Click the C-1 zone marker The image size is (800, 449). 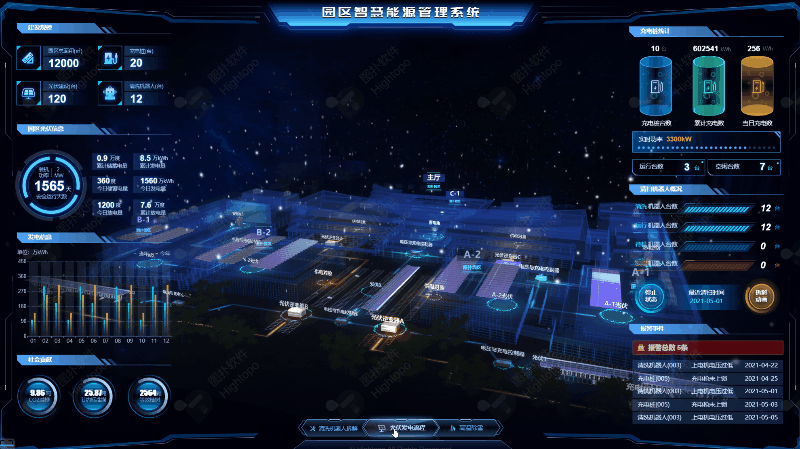454,193
